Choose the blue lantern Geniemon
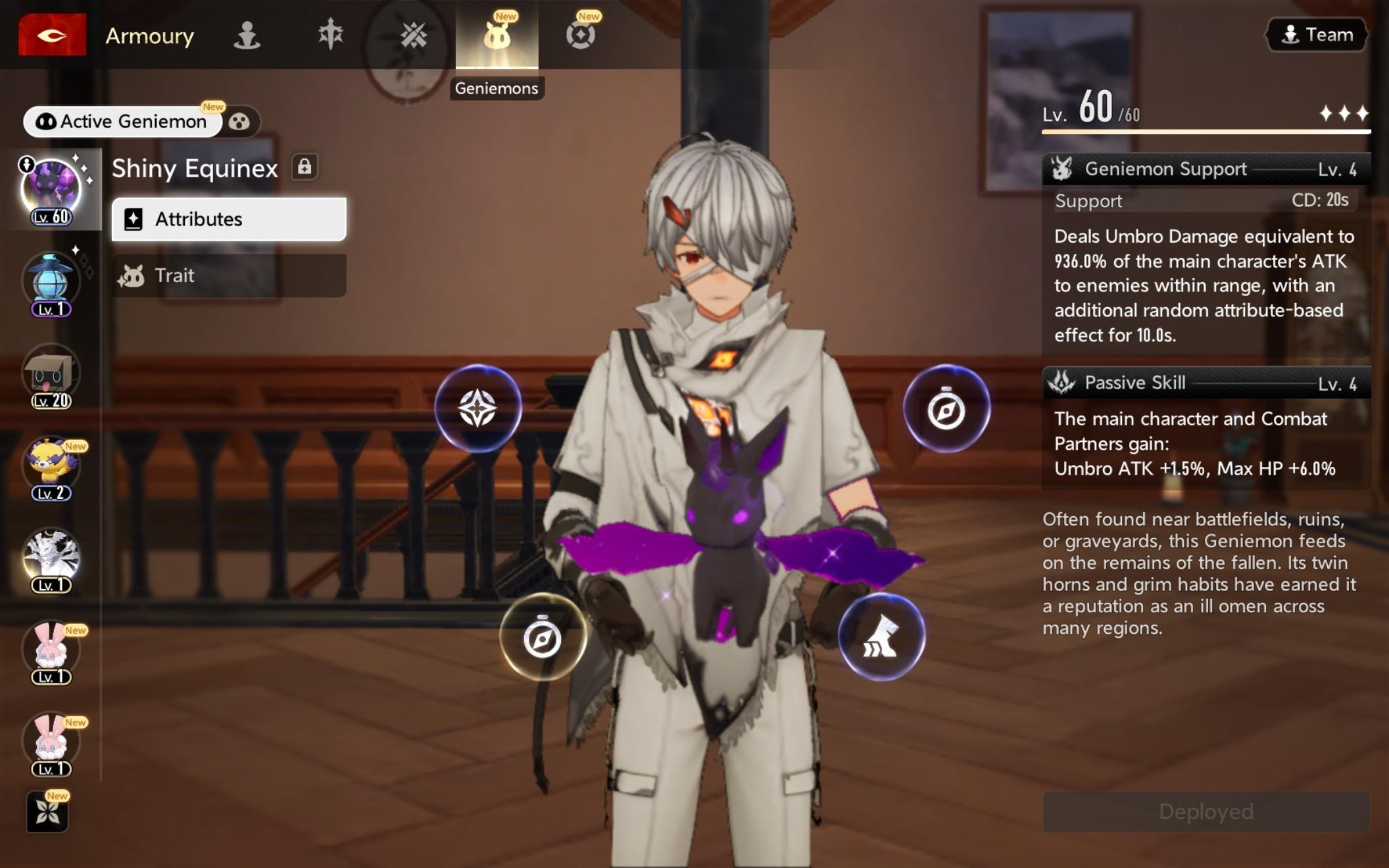The height and width of the screenshot is (868, 1389). point(51,283)
